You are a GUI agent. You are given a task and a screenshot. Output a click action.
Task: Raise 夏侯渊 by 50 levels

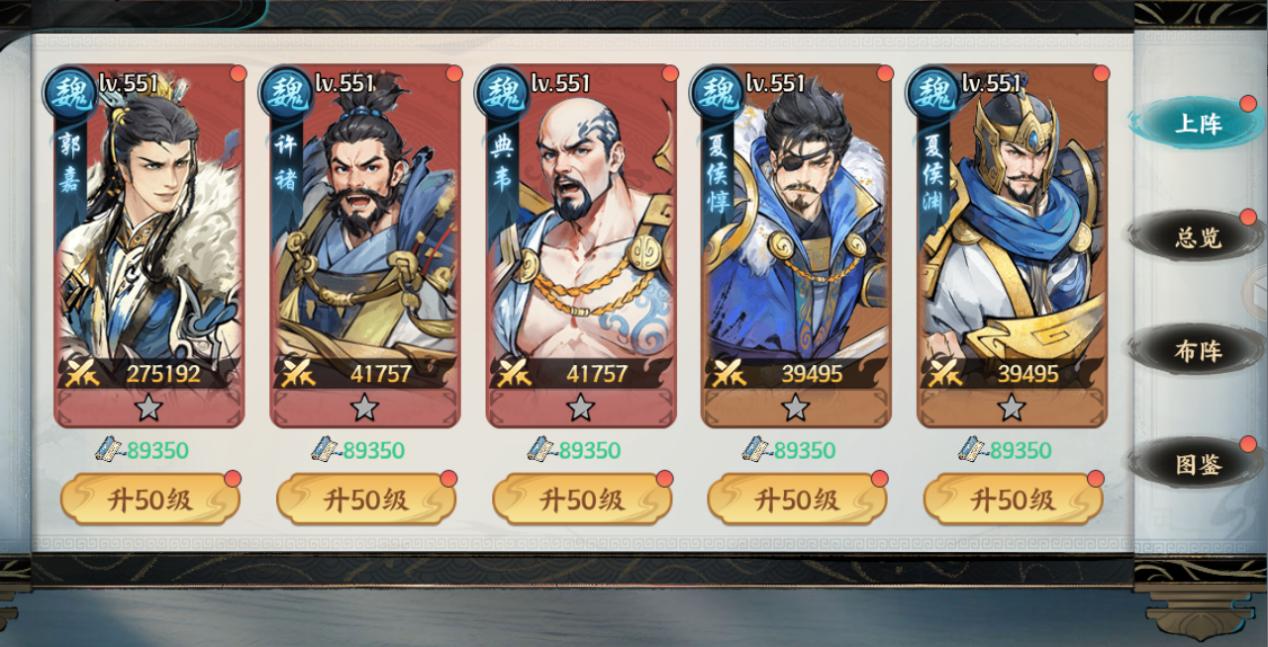point(1013,500)
